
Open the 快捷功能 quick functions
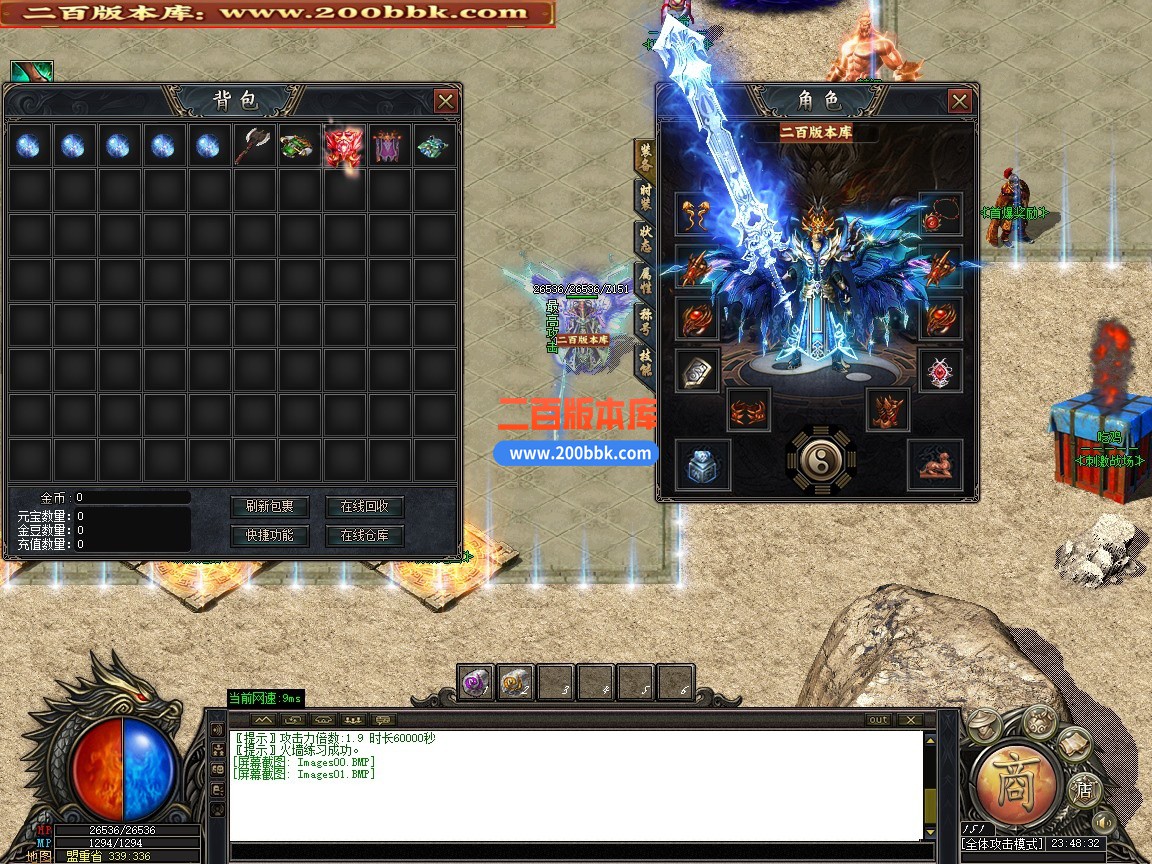(x=270, y=535)
